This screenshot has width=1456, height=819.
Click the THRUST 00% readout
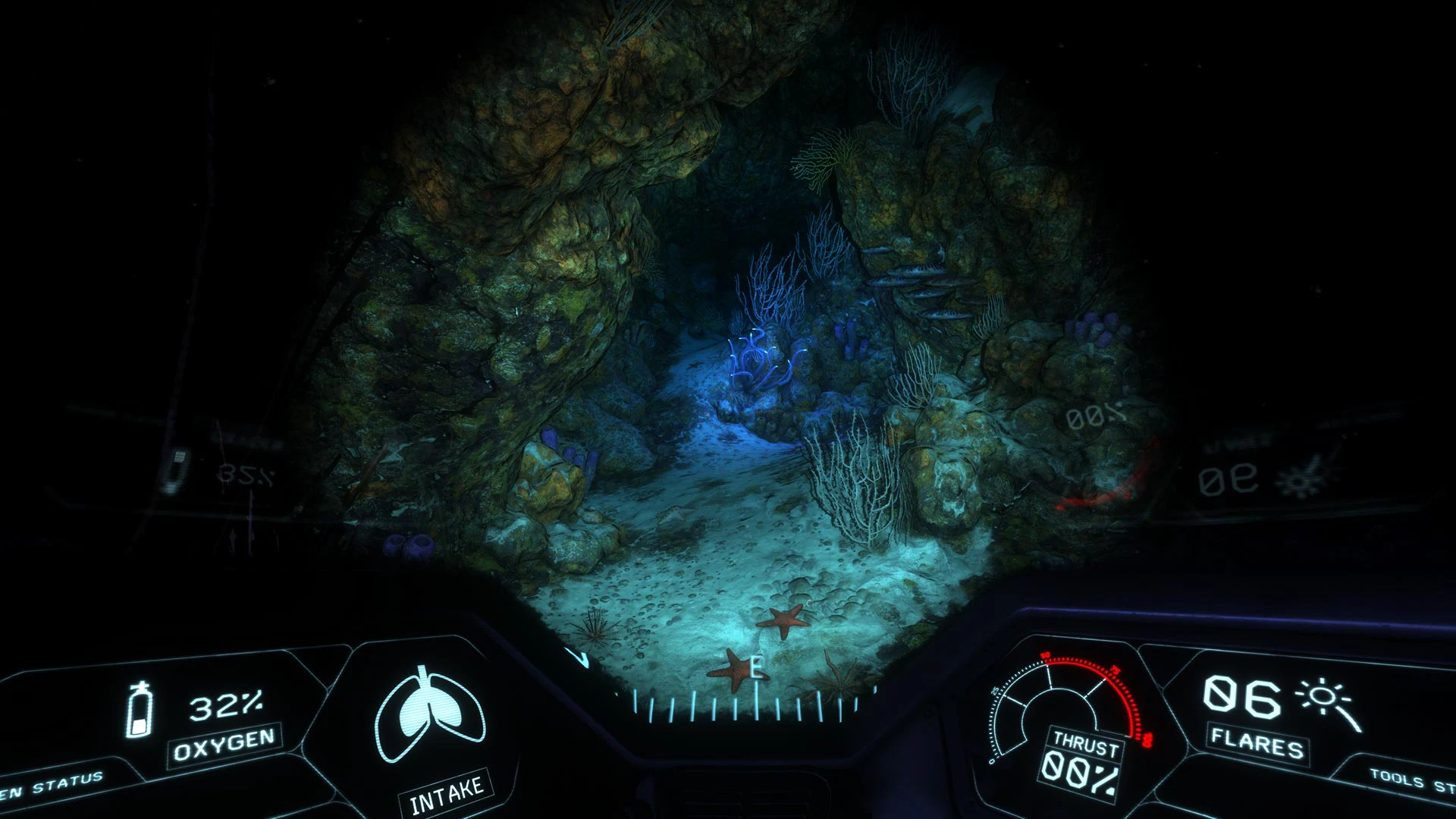(x=1080, y=773)
